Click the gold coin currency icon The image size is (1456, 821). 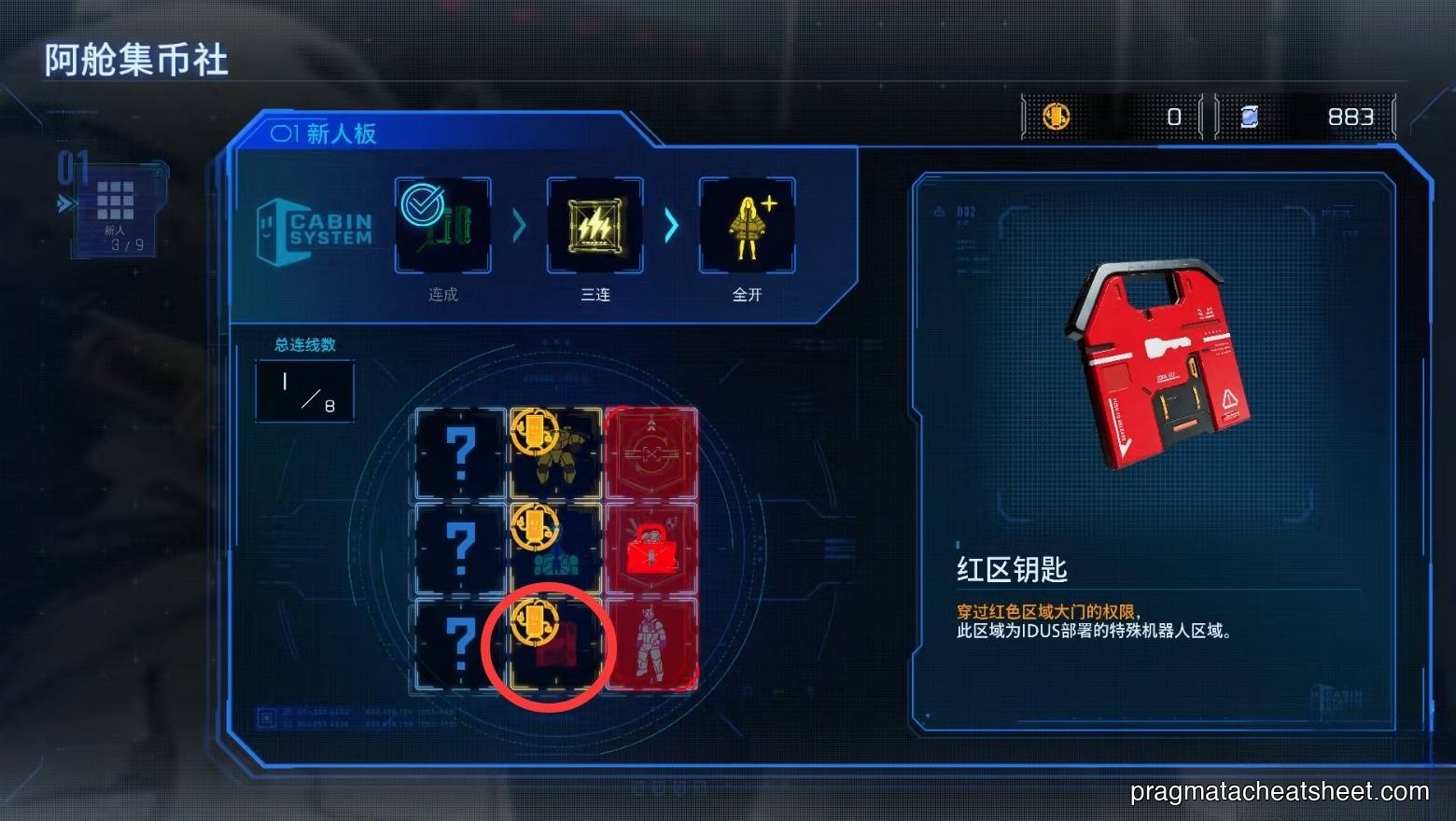point(1056,116)
